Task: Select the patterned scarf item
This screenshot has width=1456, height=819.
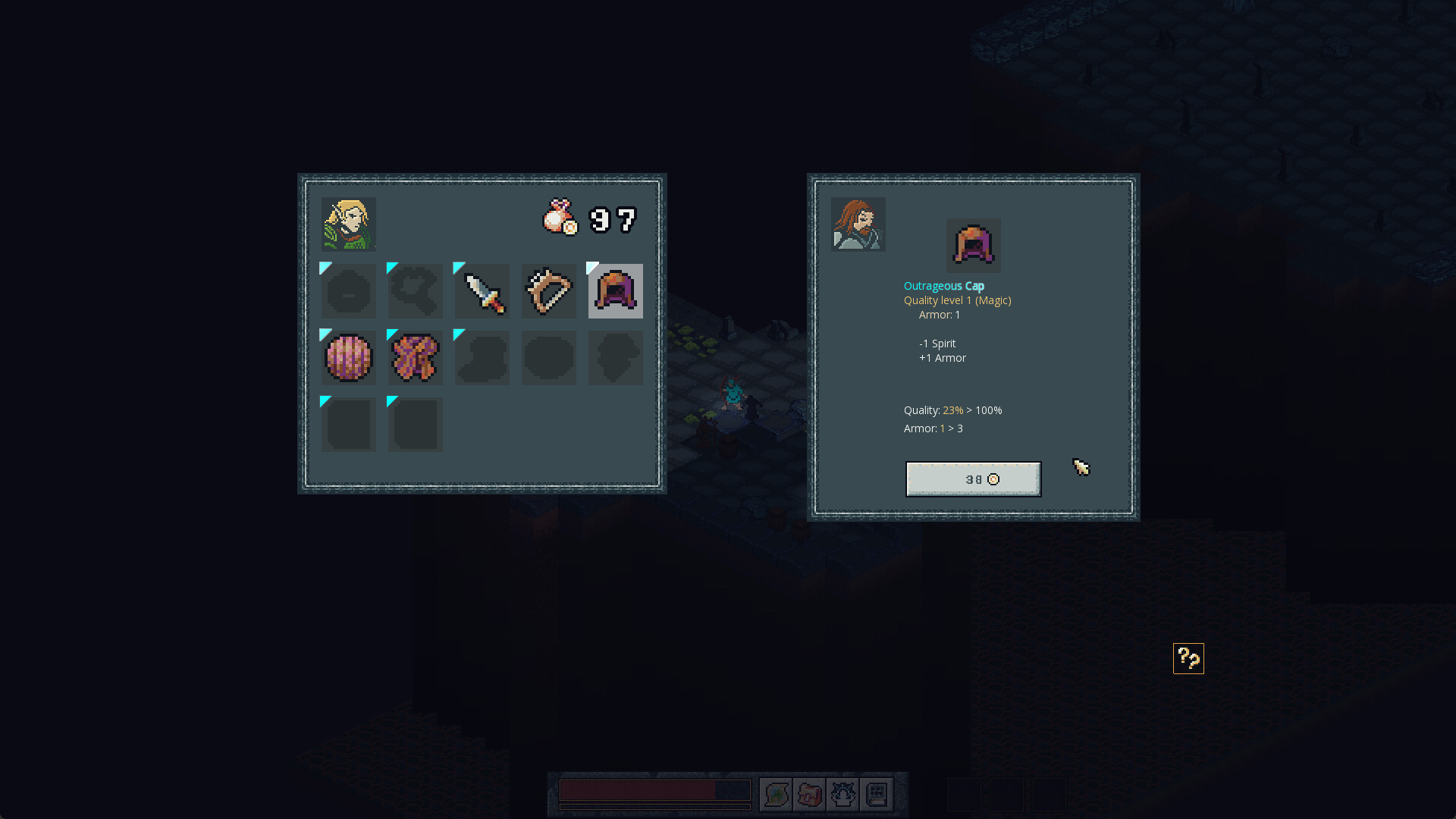Action: point(415,357)
